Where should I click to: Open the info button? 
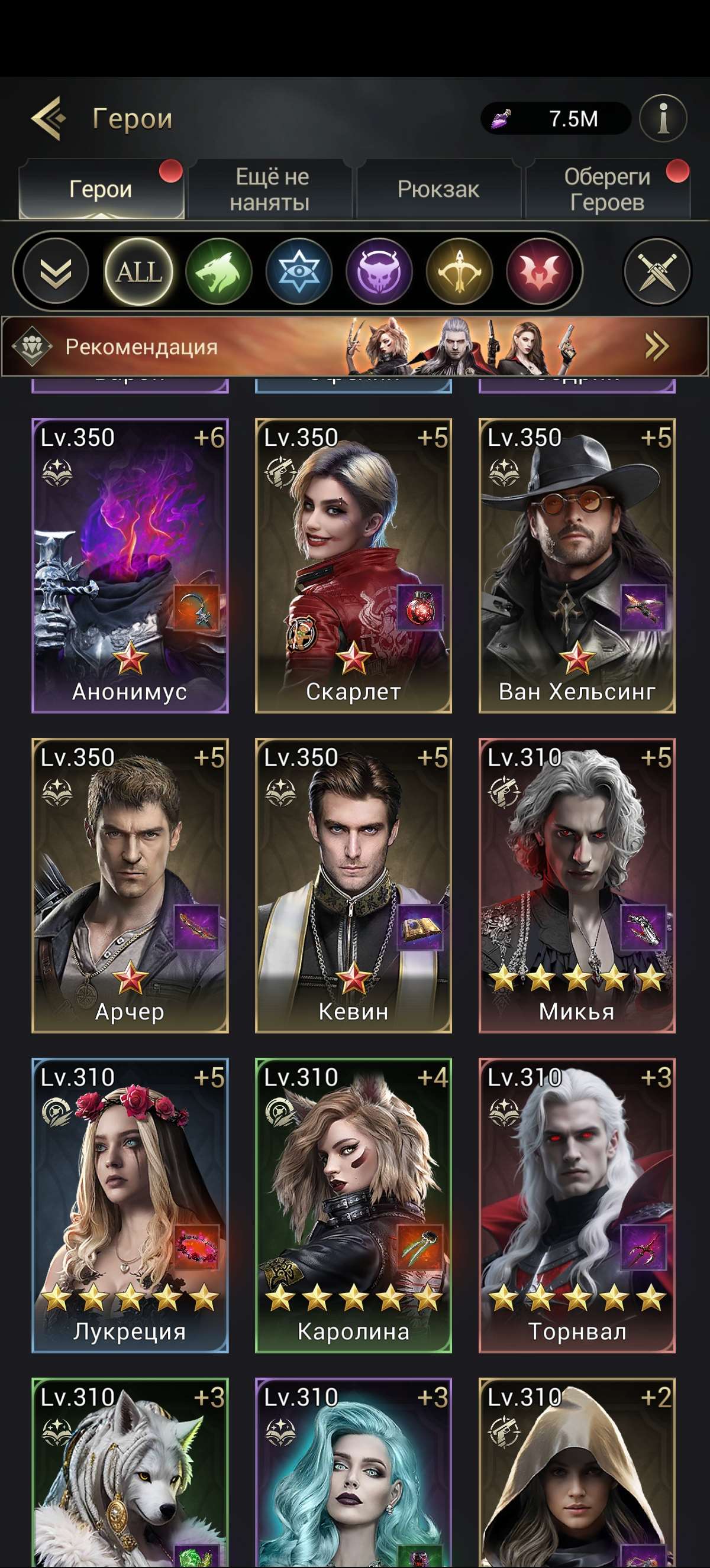click(663, 118)
